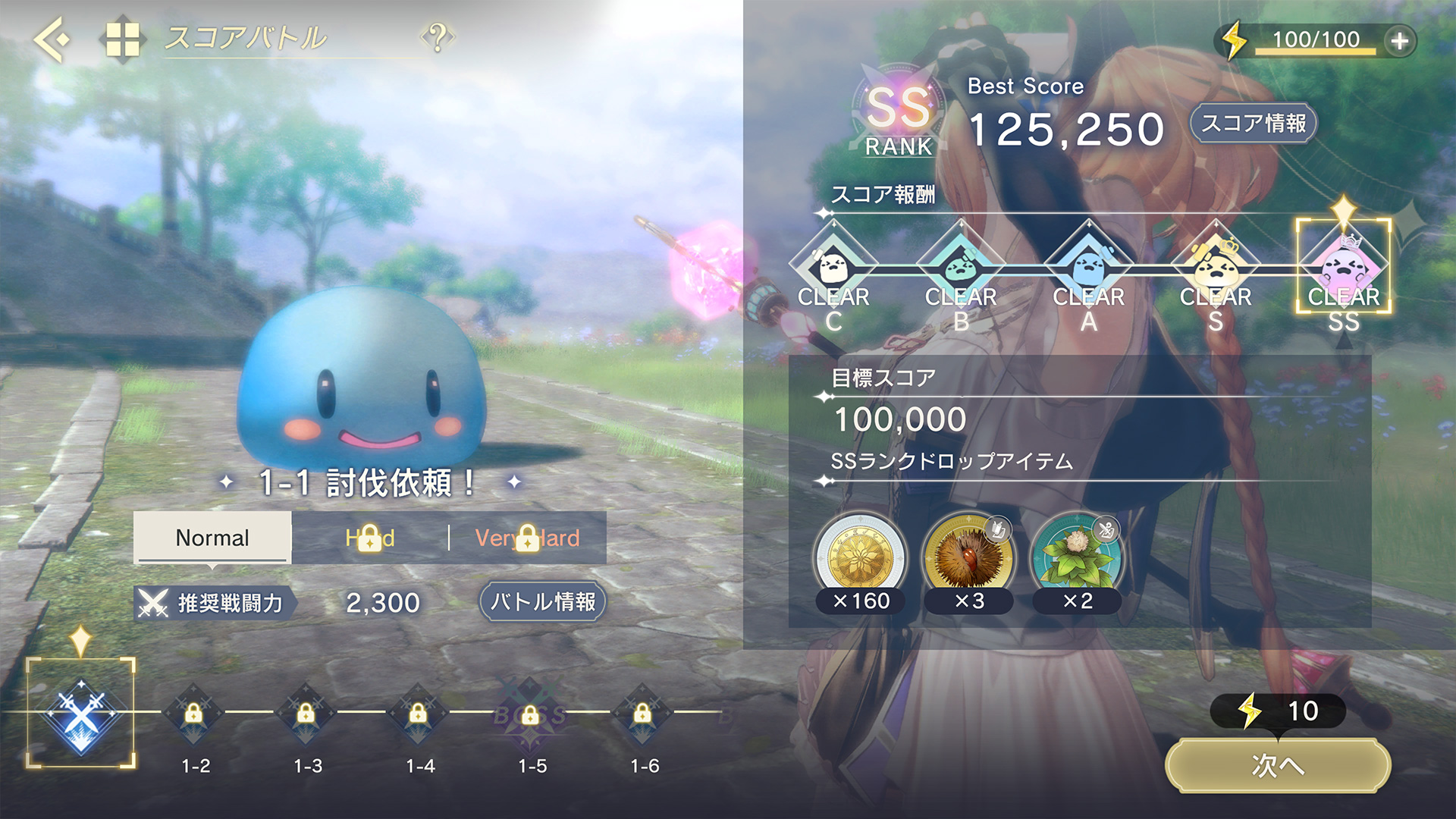Select the CLEAR SS reward node
This screenshot has width=1456, height=819.
click(x=1343, y=269)
